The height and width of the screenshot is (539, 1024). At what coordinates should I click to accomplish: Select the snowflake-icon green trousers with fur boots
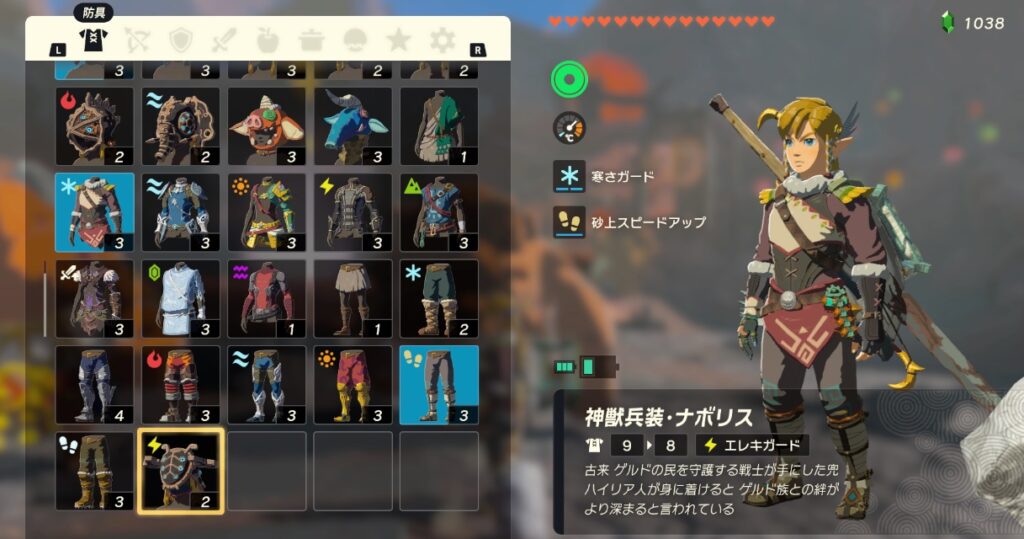pyautogui.click(x=438, y=298)
